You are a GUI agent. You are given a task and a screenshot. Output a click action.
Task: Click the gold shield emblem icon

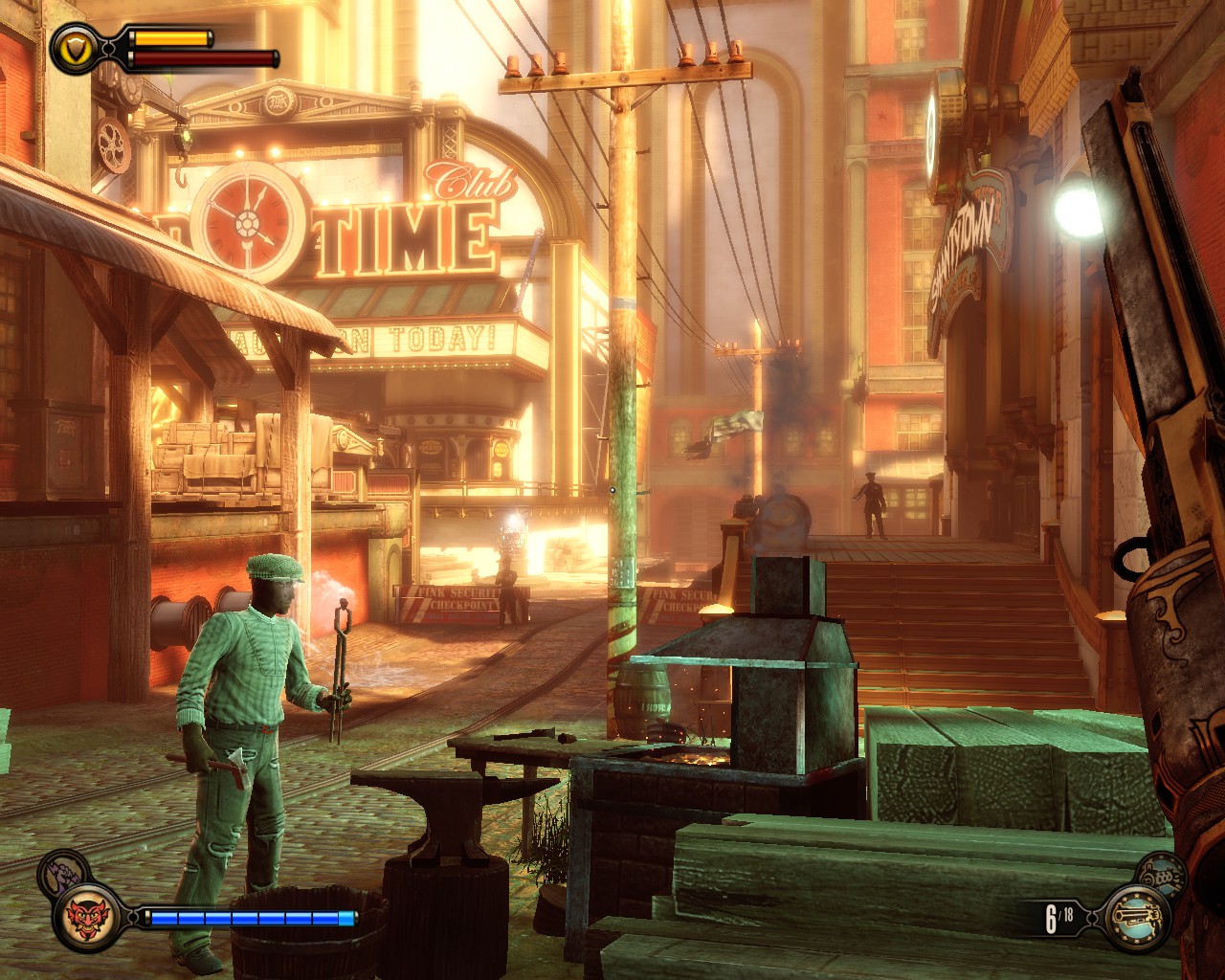[72, 45]
